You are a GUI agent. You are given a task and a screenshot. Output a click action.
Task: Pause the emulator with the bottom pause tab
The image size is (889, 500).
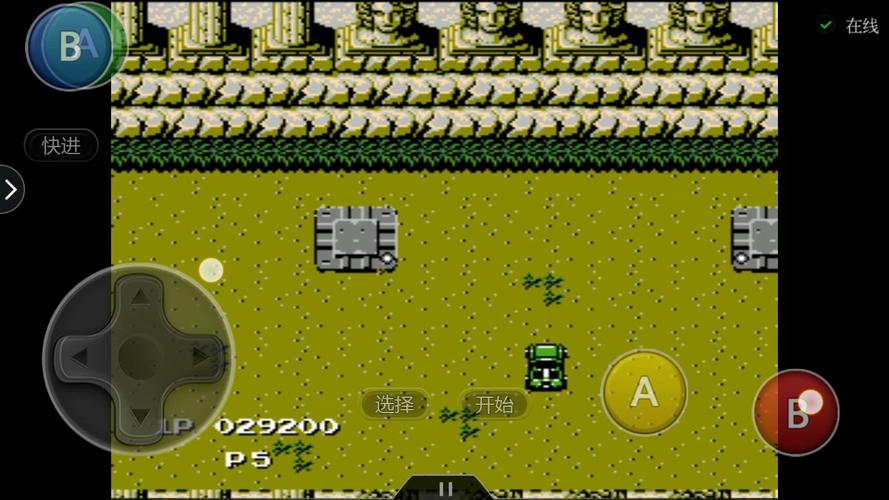tap(445, 489)
